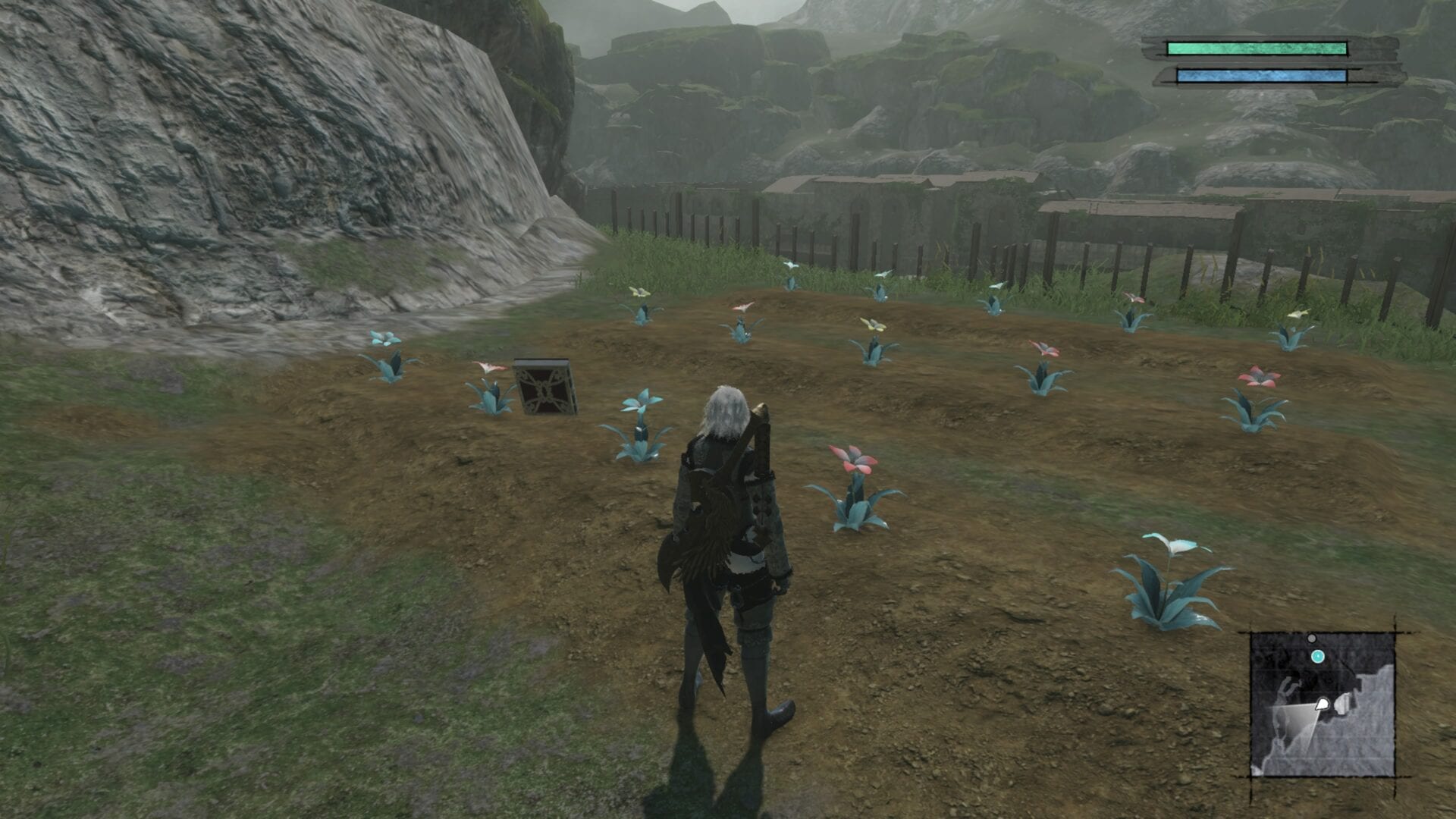The image size is (1456, 819).
Task: Click the distant village building beyond the fence
Action: pyautogui.click(x=872, y=197)
